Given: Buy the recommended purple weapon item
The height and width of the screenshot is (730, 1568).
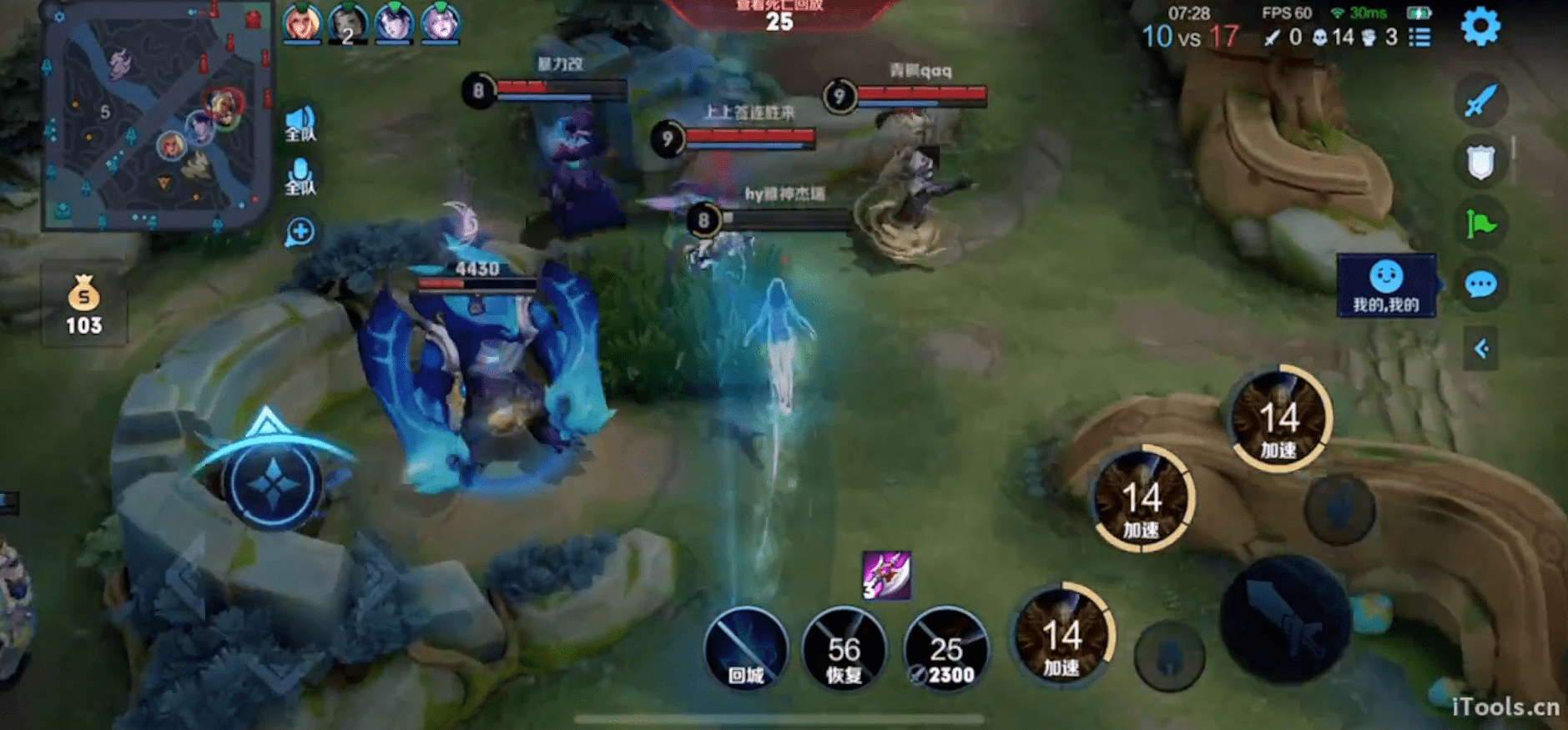Looking at the screenshot, I should [886, 575].
